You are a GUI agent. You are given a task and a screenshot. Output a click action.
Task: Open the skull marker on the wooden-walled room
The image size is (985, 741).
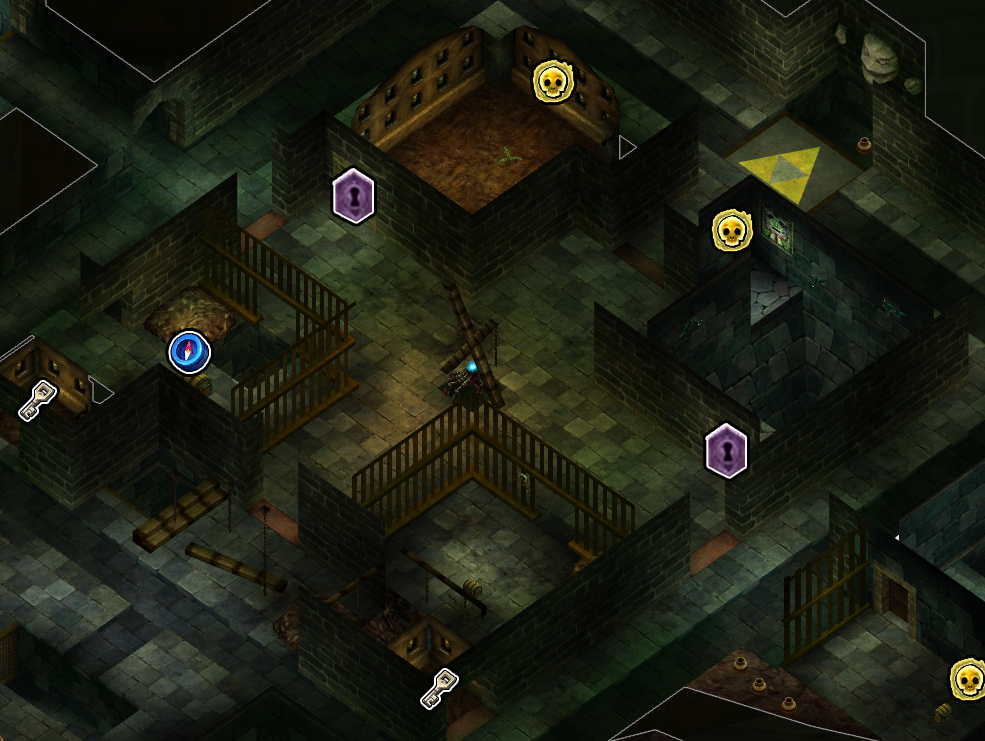(x=551, y=81)
